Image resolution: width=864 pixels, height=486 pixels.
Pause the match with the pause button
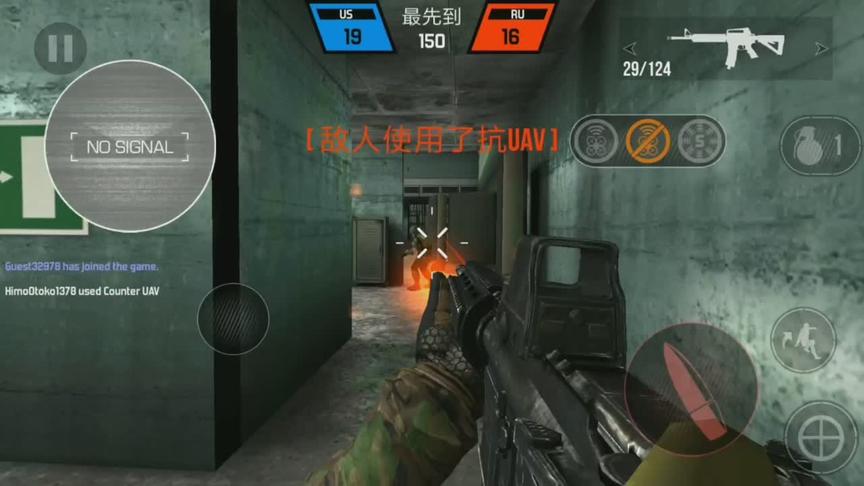coord(60,49)
